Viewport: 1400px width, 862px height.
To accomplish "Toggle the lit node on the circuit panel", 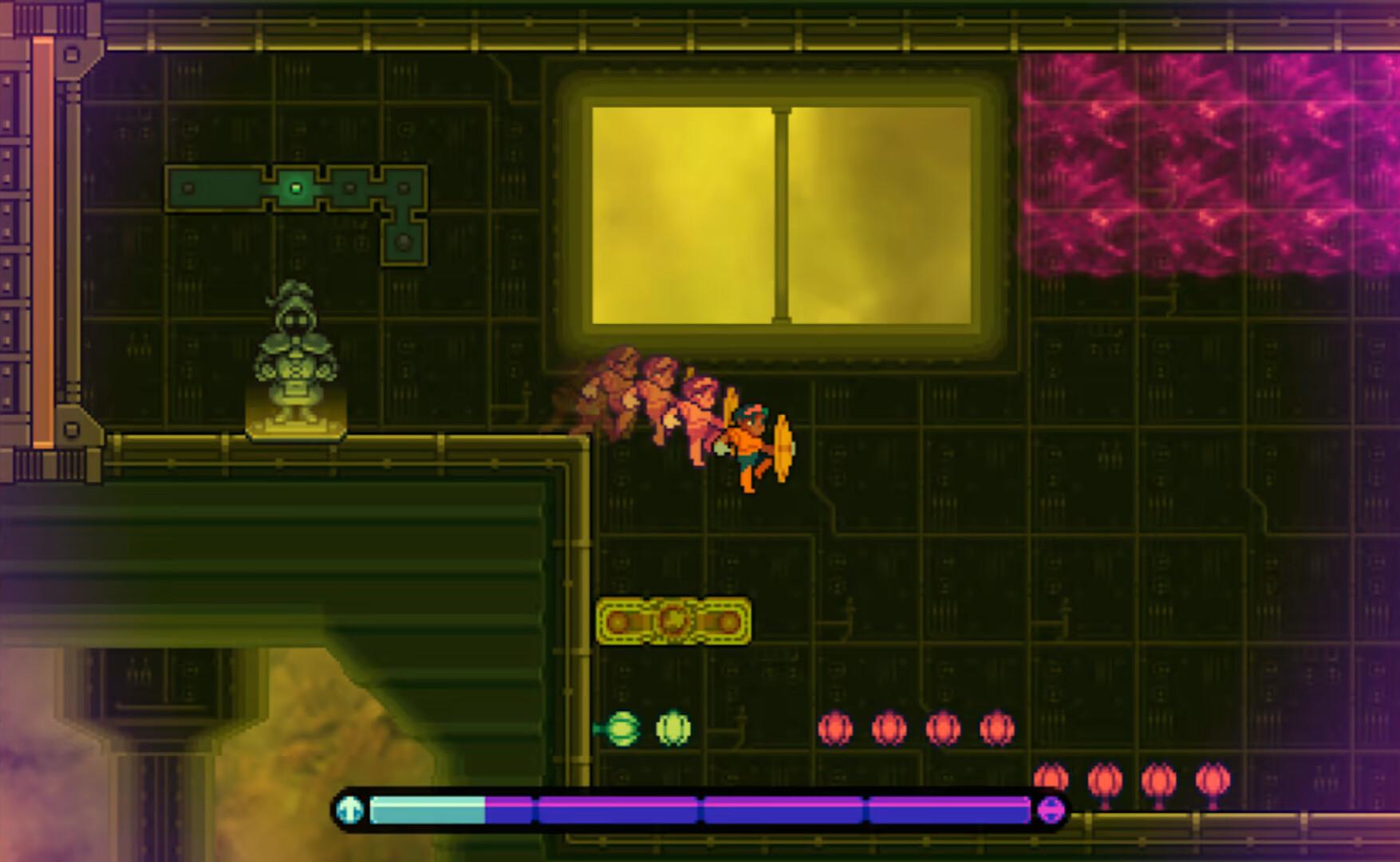I will (296, 187).
